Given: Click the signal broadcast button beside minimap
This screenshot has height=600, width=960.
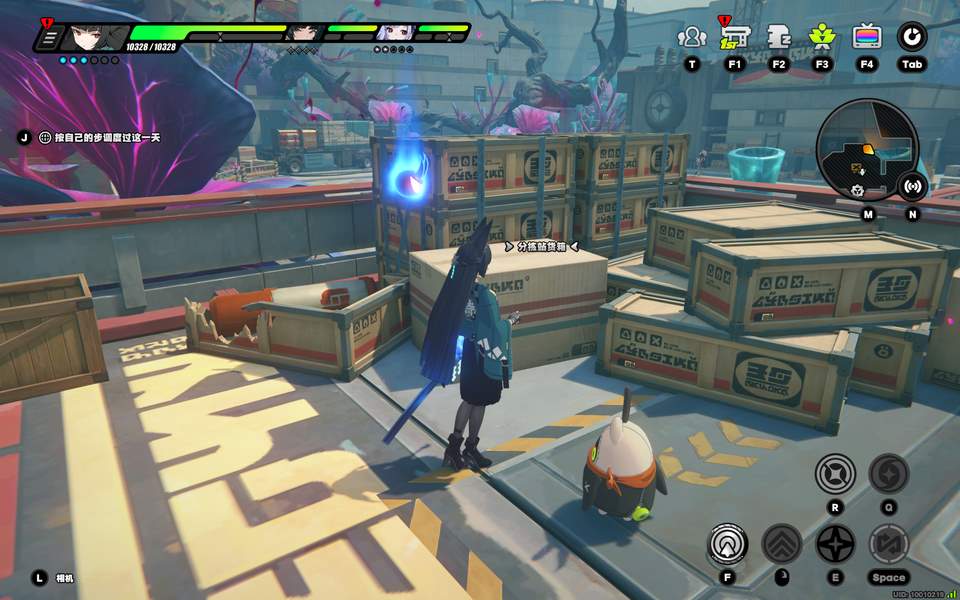Looking at the screenshot, I should tap(912, 185).
